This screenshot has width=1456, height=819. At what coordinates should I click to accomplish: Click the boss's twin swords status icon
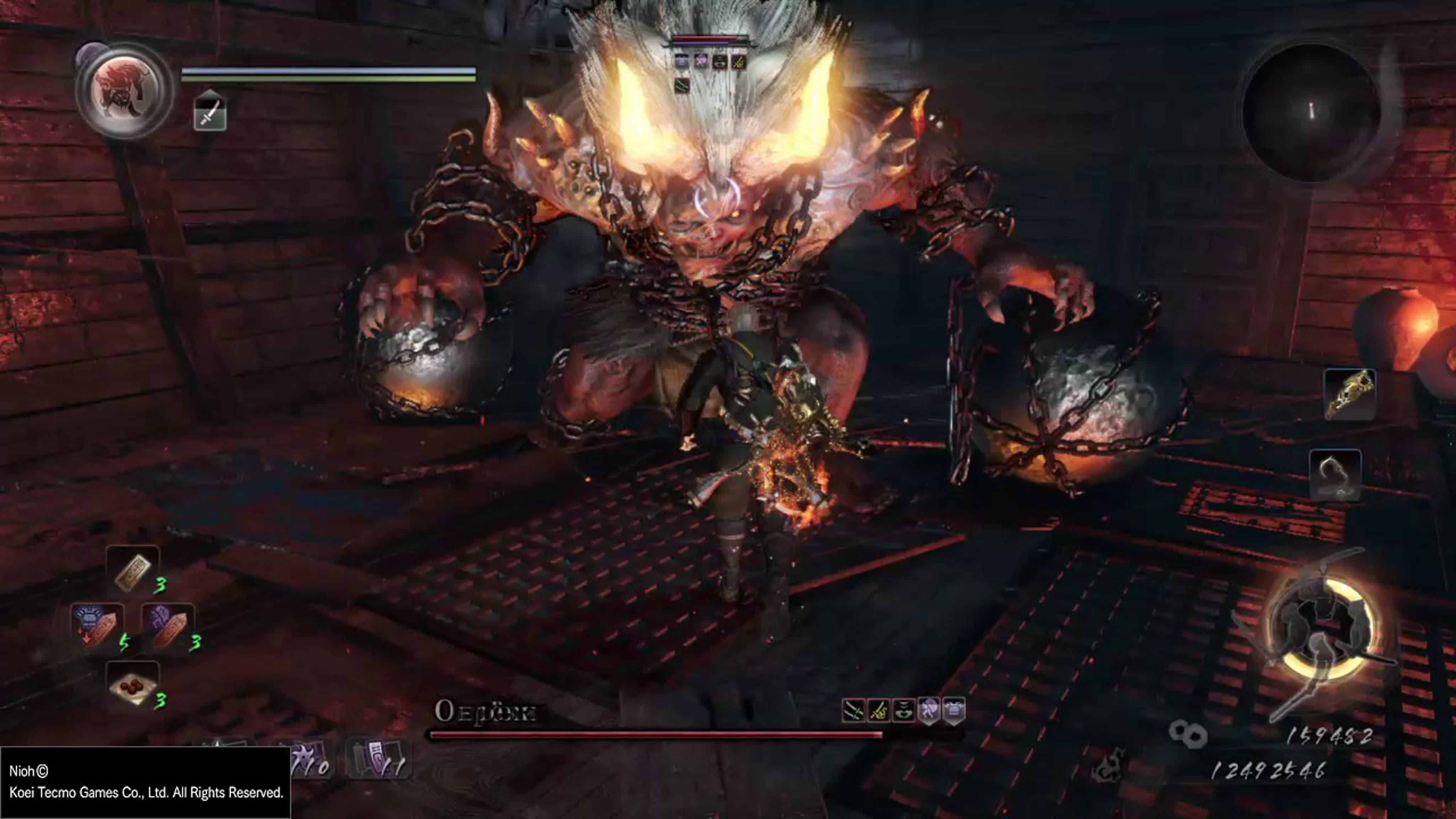pos(853,711)
